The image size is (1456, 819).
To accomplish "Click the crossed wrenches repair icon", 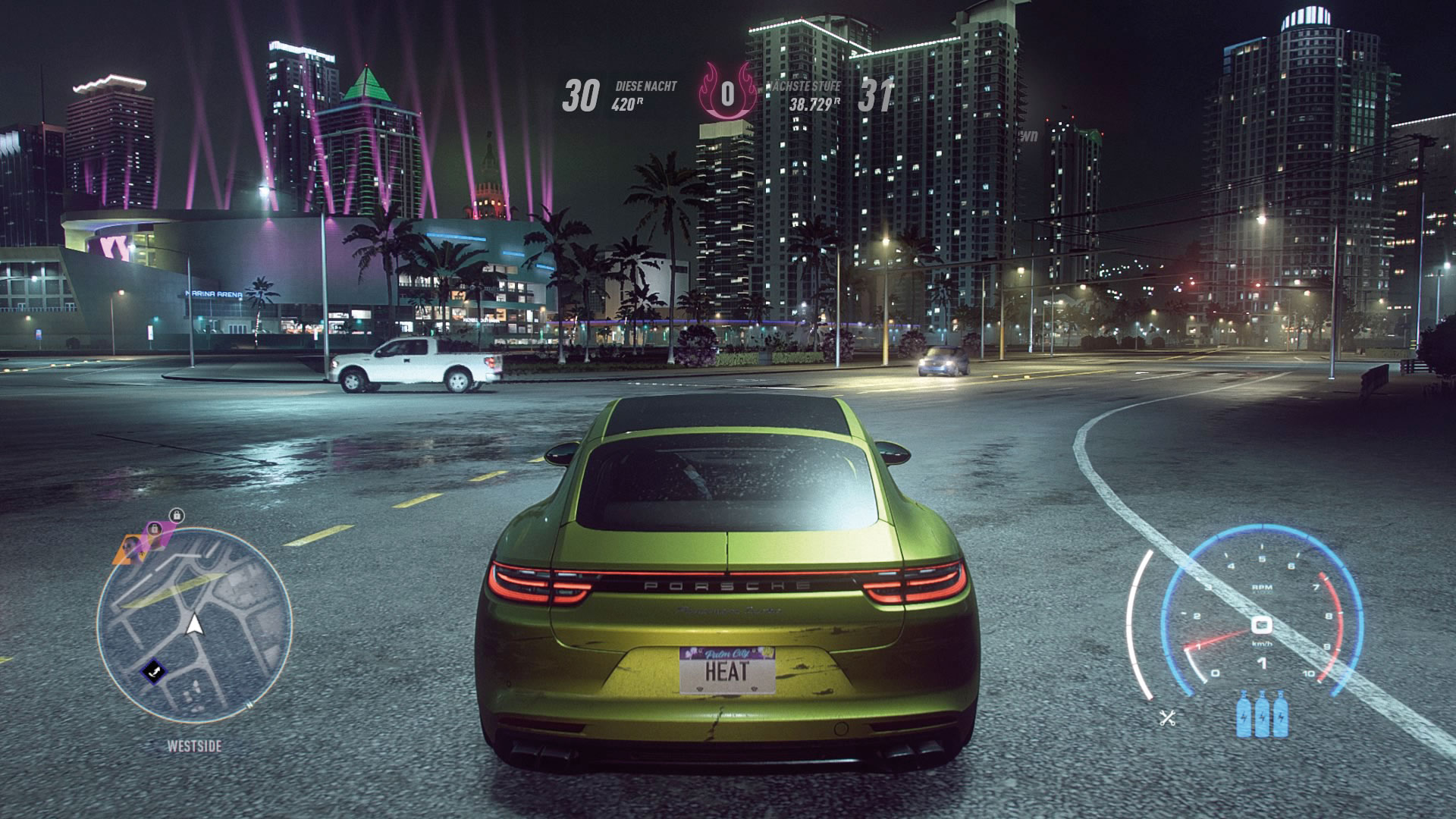I will click(1168, 717).
